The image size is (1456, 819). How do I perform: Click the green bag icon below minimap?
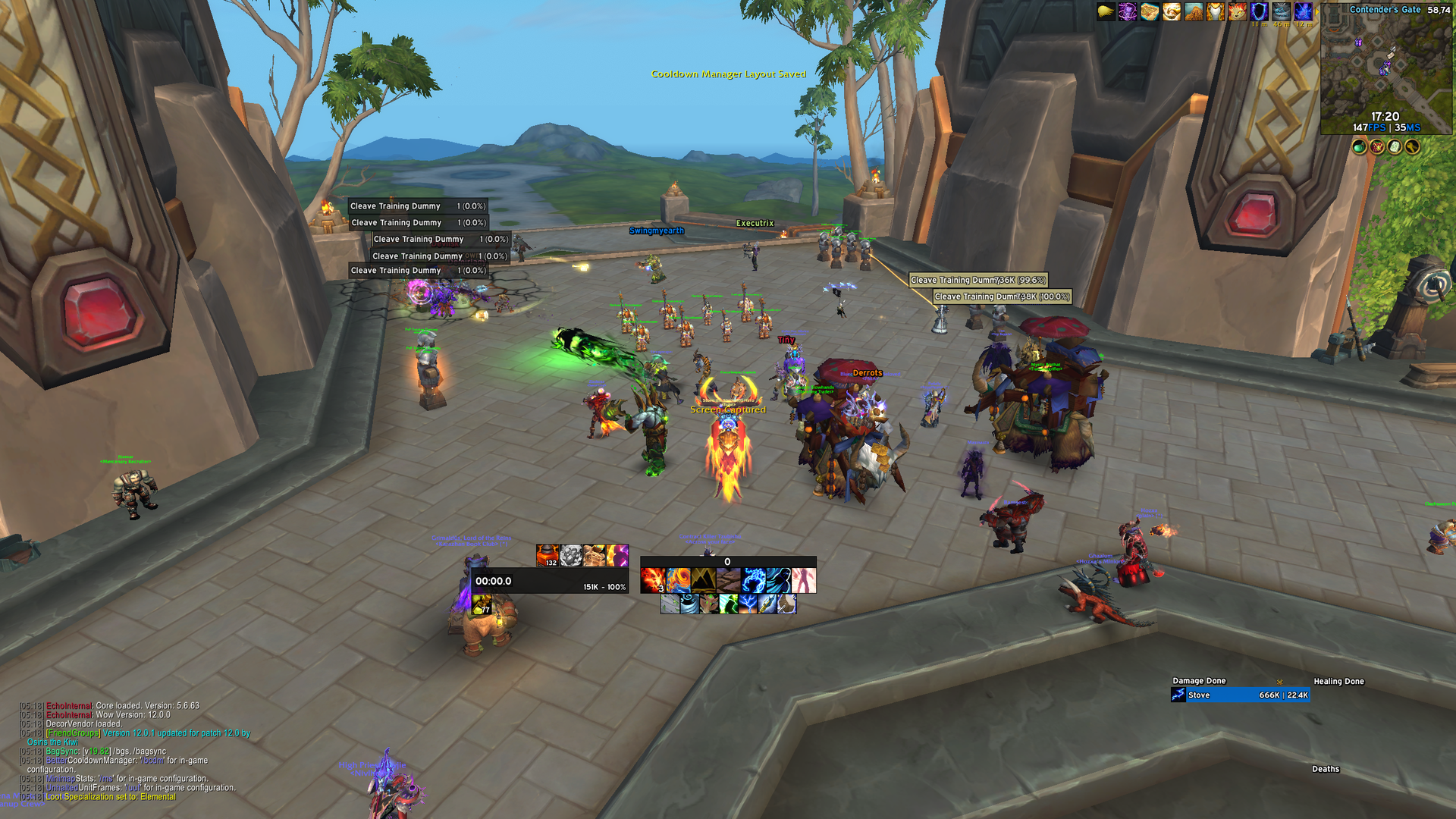(1360, 146)
